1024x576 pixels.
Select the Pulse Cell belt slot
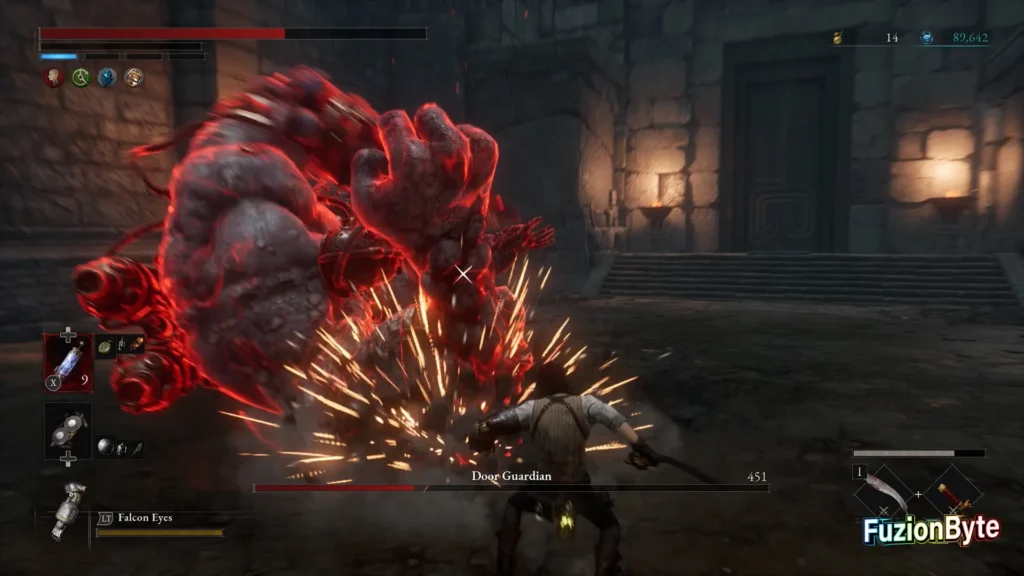click(x=68, y=362)
